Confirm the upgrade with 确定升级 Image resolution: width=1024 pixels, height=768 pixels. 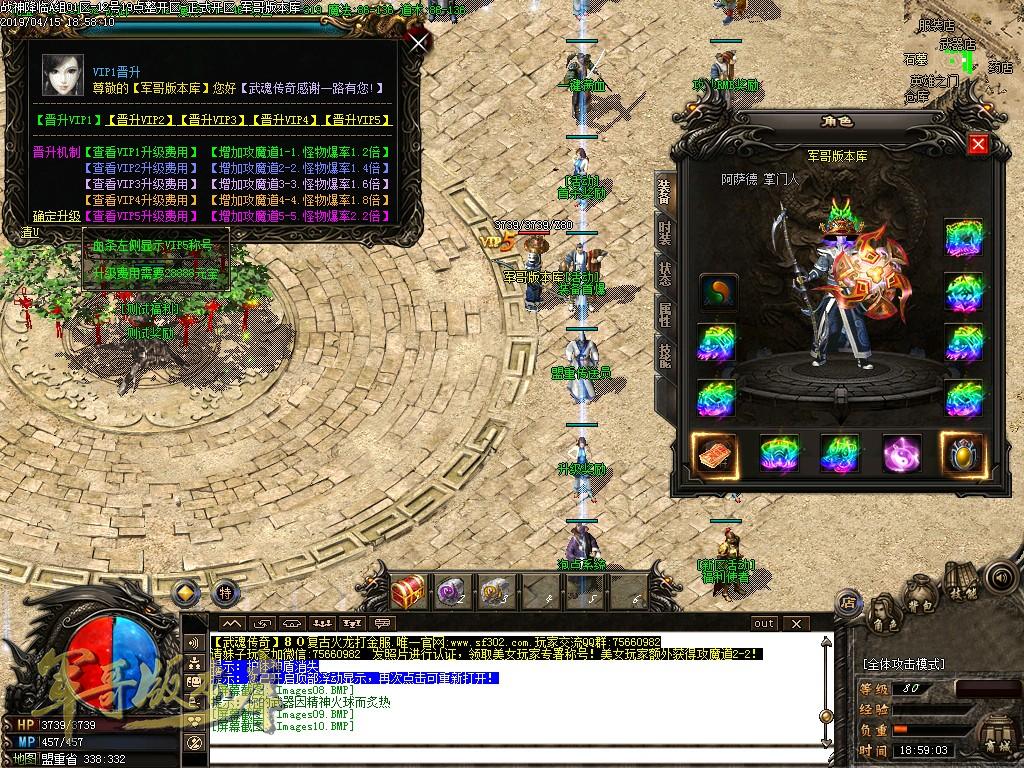tap(56, 216)
